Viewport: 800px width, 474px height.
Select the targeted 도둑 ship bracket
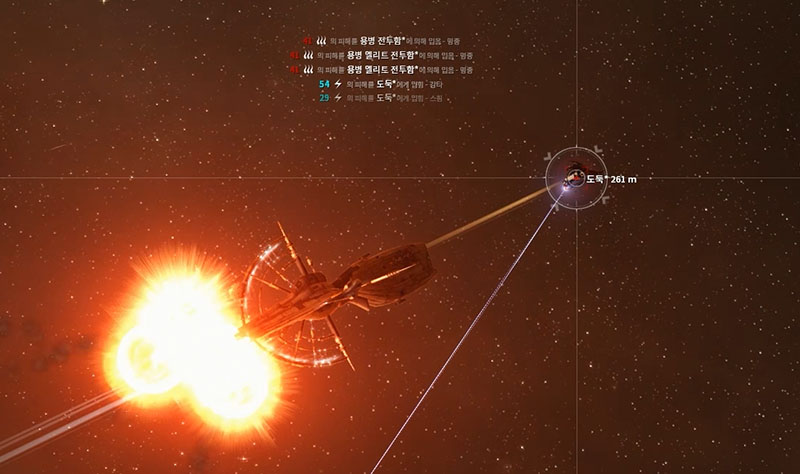[x=574, y=178]
